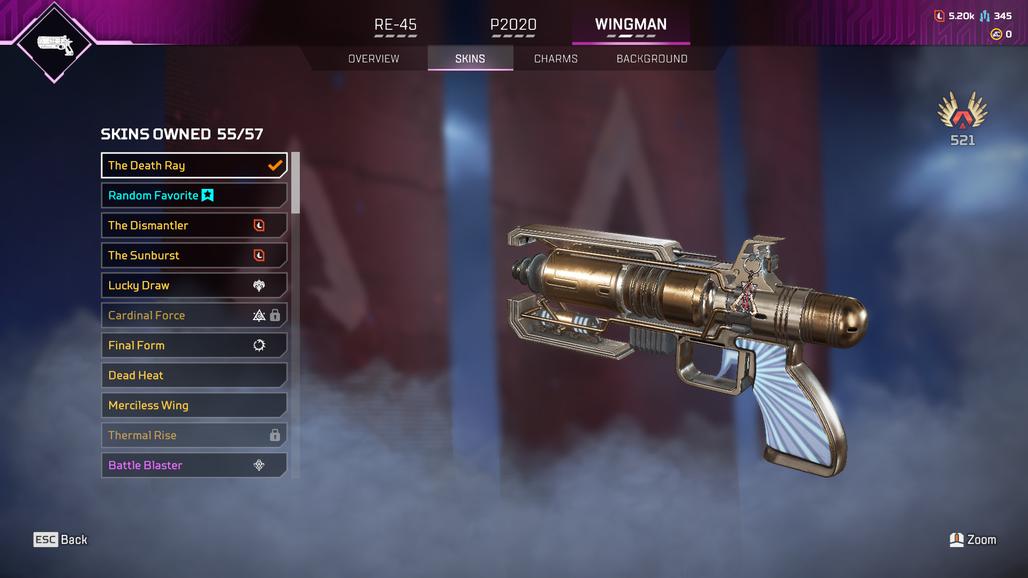Open the Background tab
The width and height of the screenshot is (1028, 578).
pyautogui.click(x=652, y=59)
